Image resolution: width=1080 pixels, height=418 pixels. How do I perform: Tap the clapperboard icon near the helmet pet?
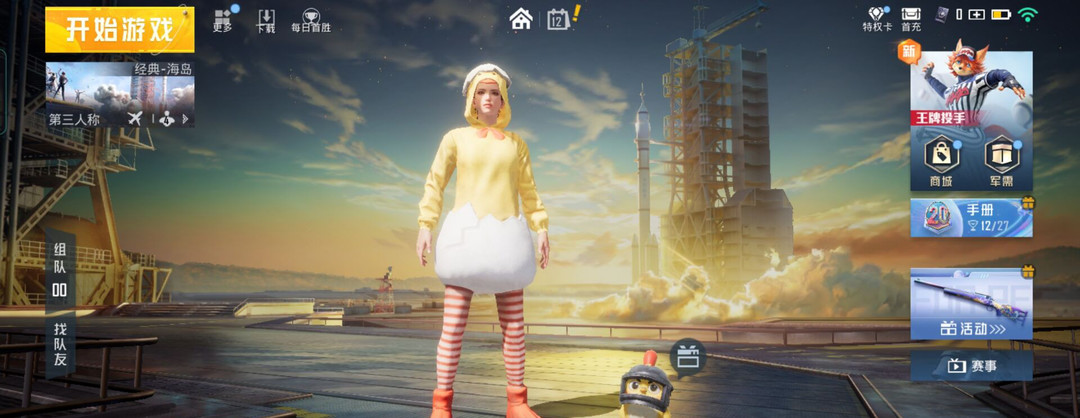click(x=687, y=356)
